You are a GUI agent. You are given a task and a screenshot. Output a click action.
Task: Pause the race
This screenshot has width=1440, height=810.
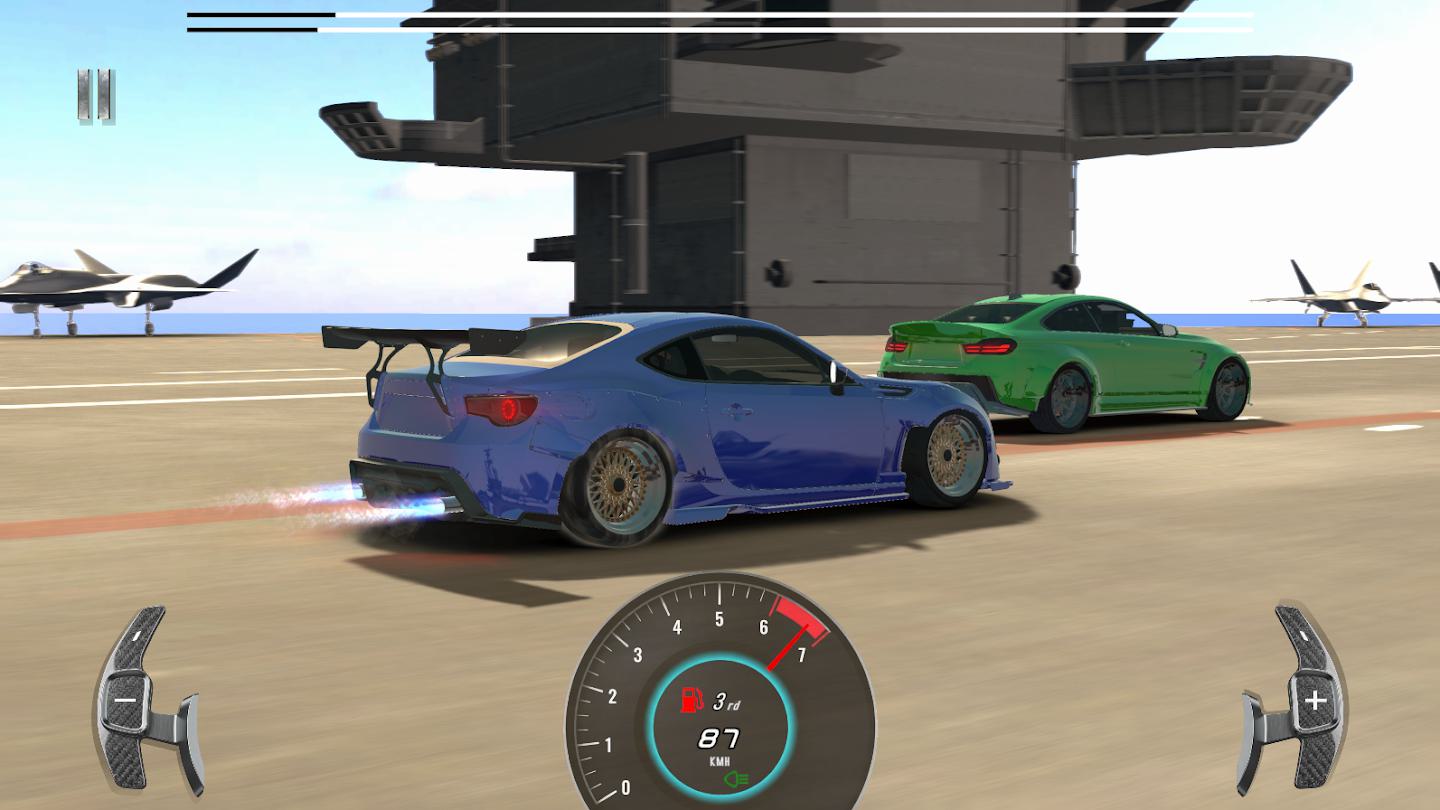tap(96, 97)
